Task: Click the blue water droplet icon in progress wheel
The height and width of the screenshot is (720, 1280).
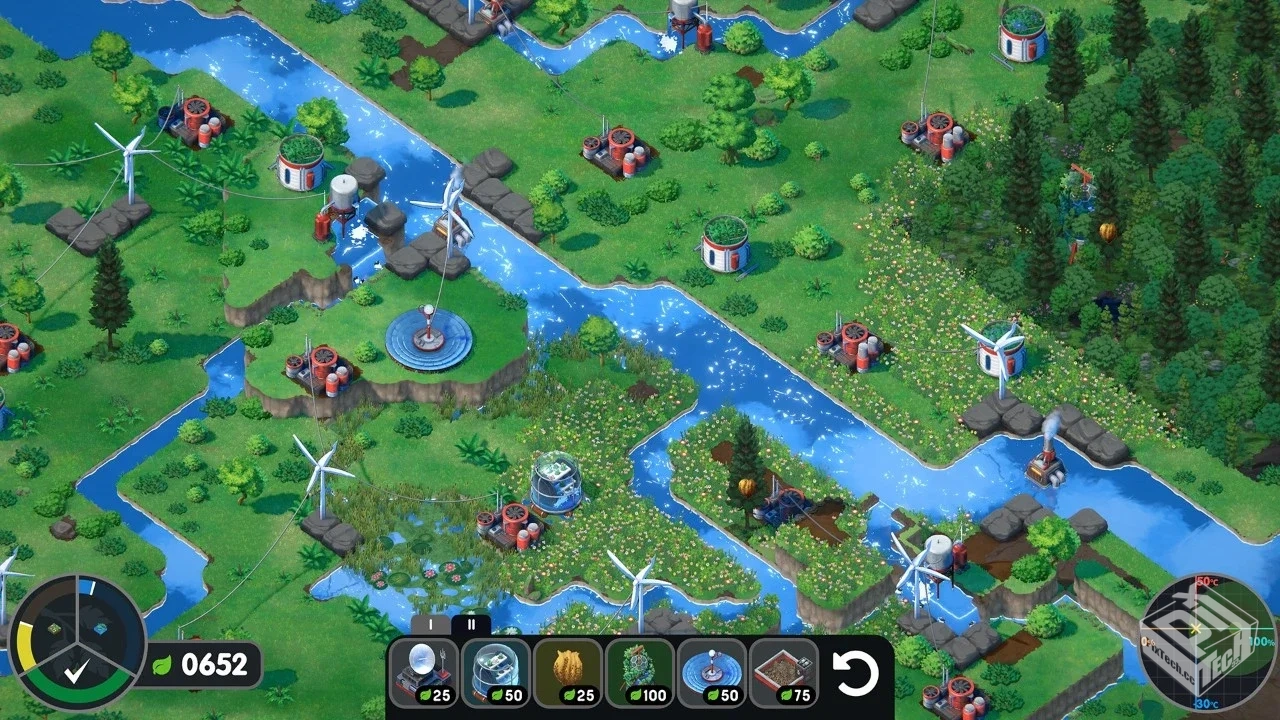Action: [101, 630]
